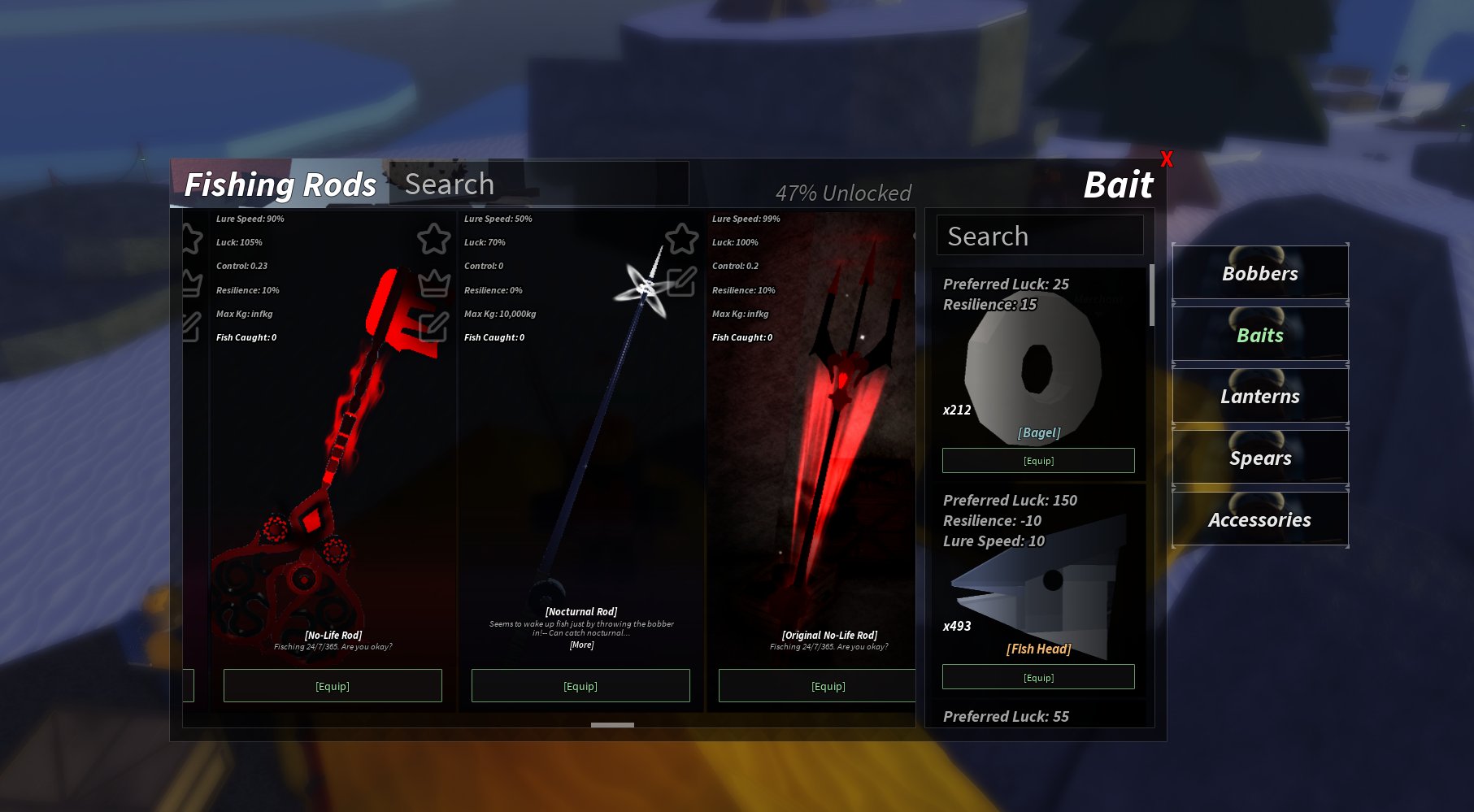Click the edit icon on Nocturnal Rod

click(x=681, y=282)
